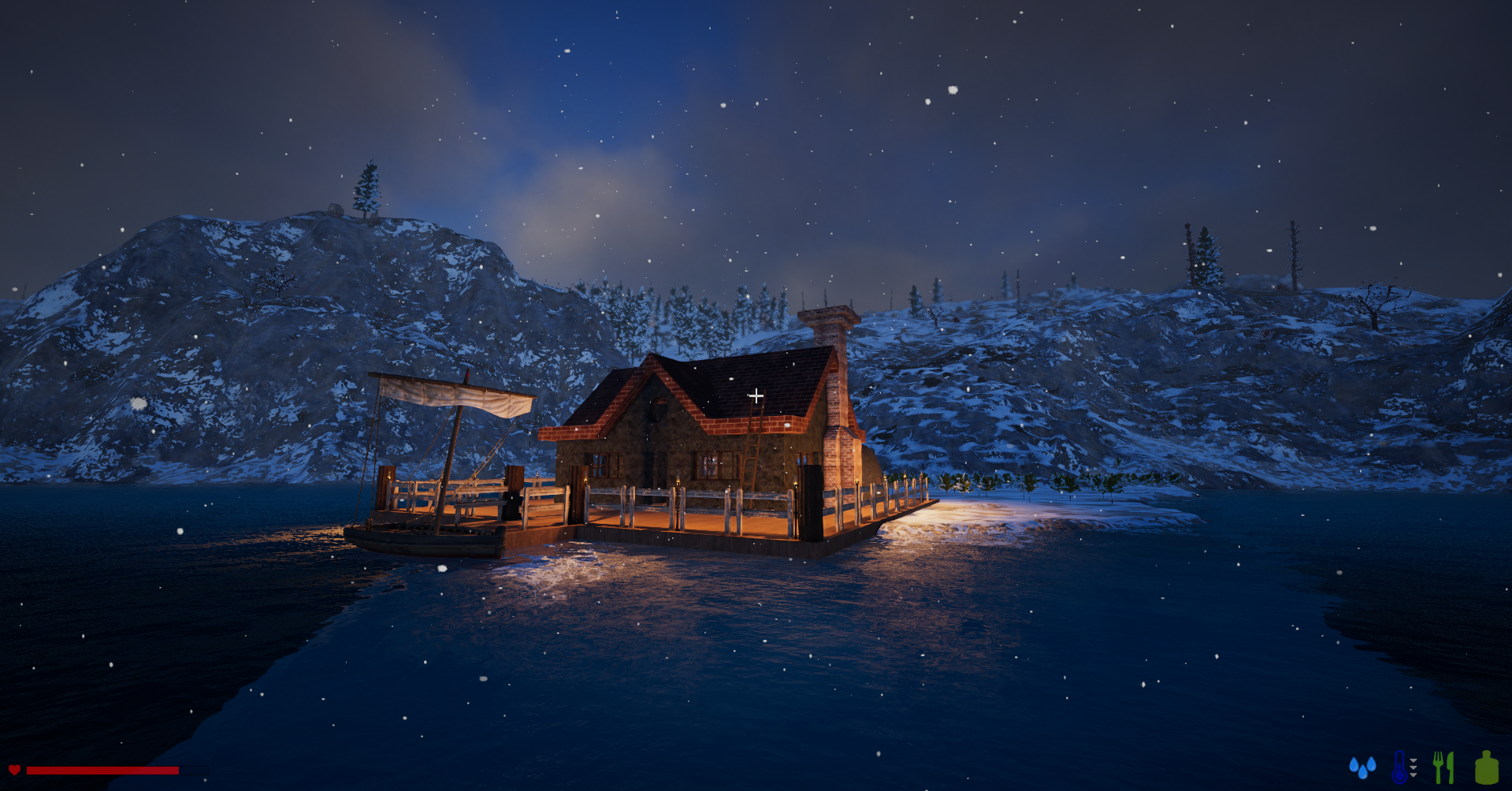1512x791 pixels.
Task: Click the blue water drops wetness icon
Action: (1362, 767)
